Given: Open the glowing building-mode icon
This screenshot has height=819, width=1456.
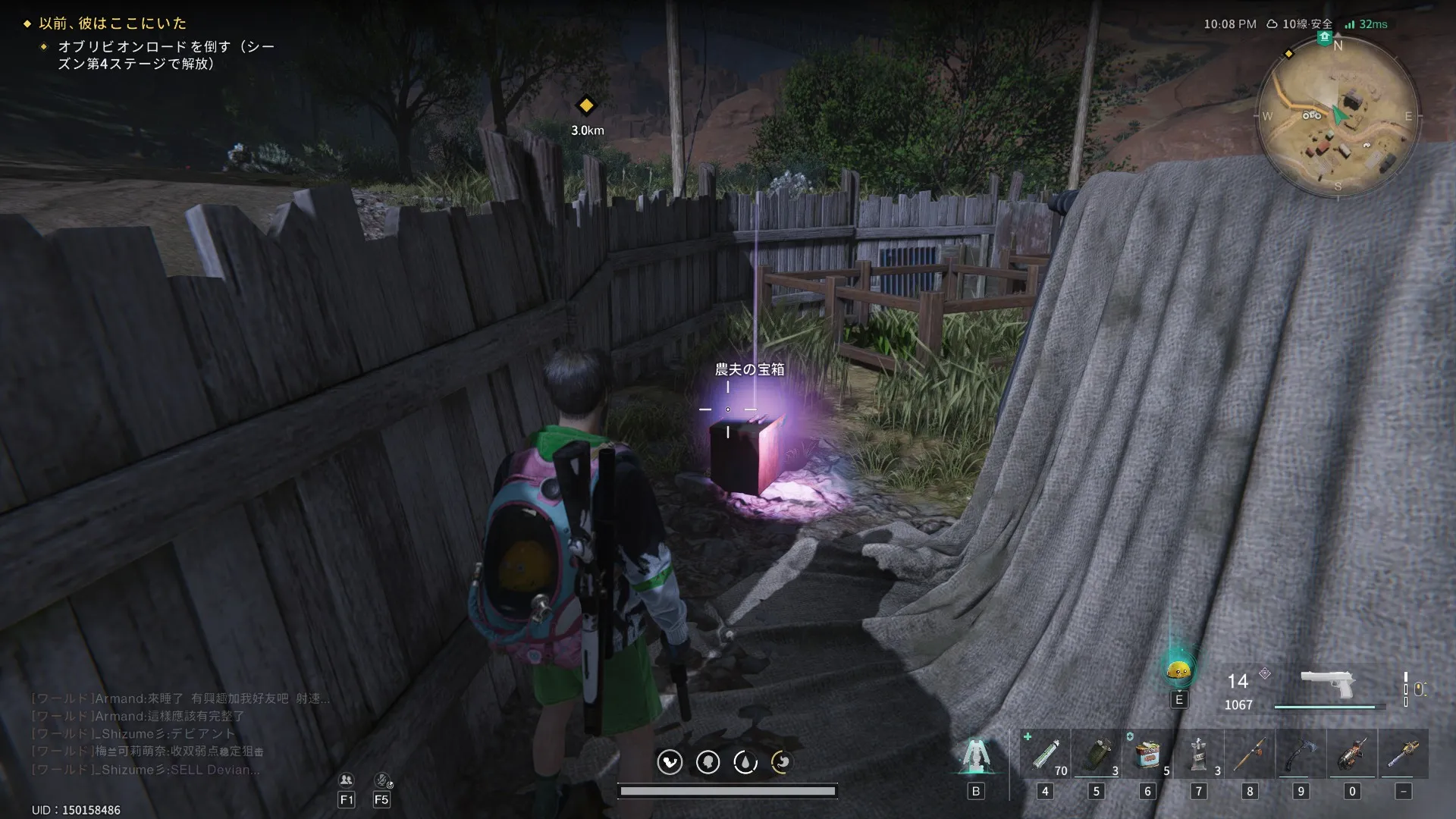Looking at the screenshot, I should tap(976, 755).
